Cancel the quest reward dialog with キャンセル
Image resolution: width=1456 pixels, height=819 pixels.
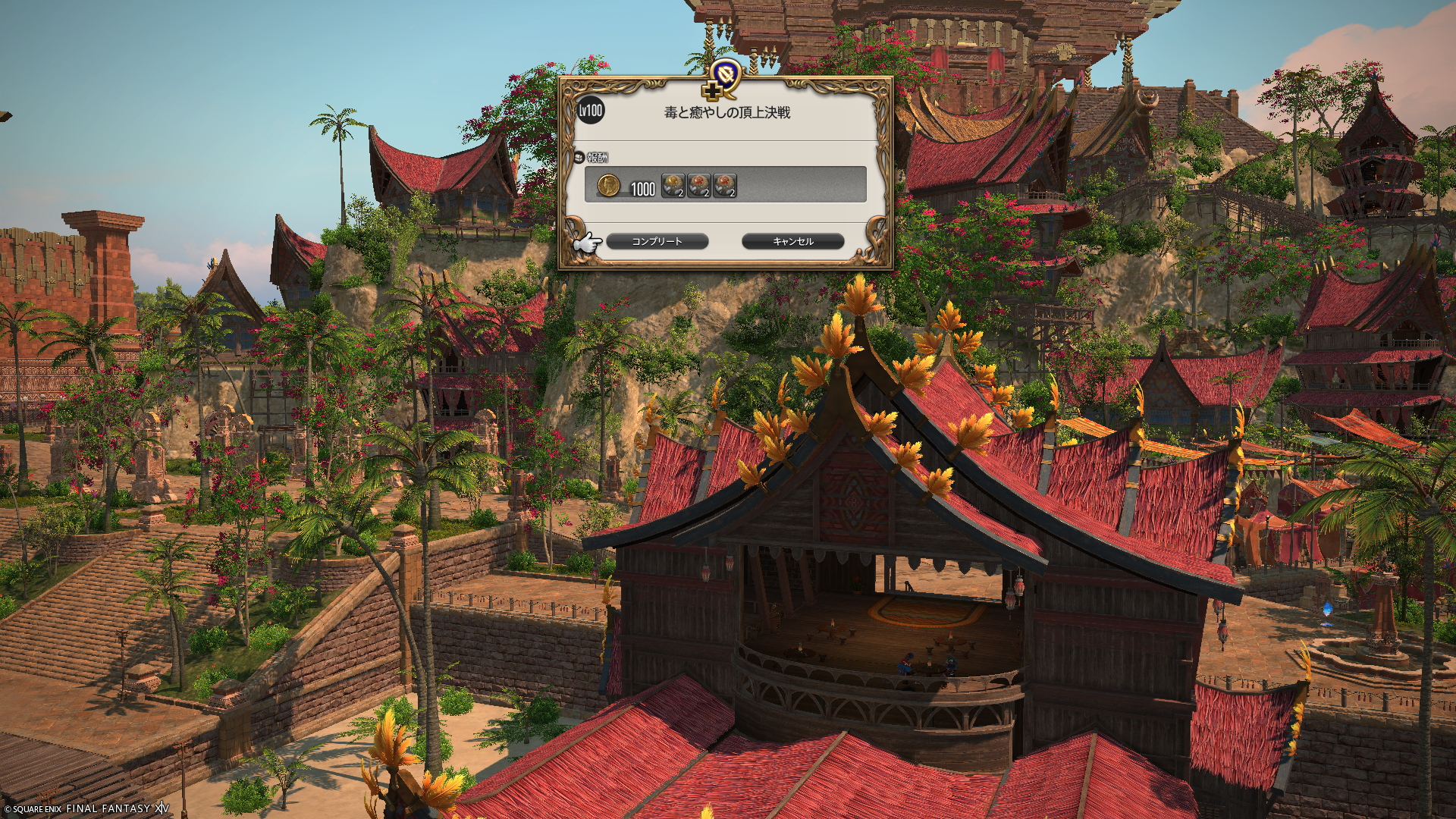[x=792, y=241]
